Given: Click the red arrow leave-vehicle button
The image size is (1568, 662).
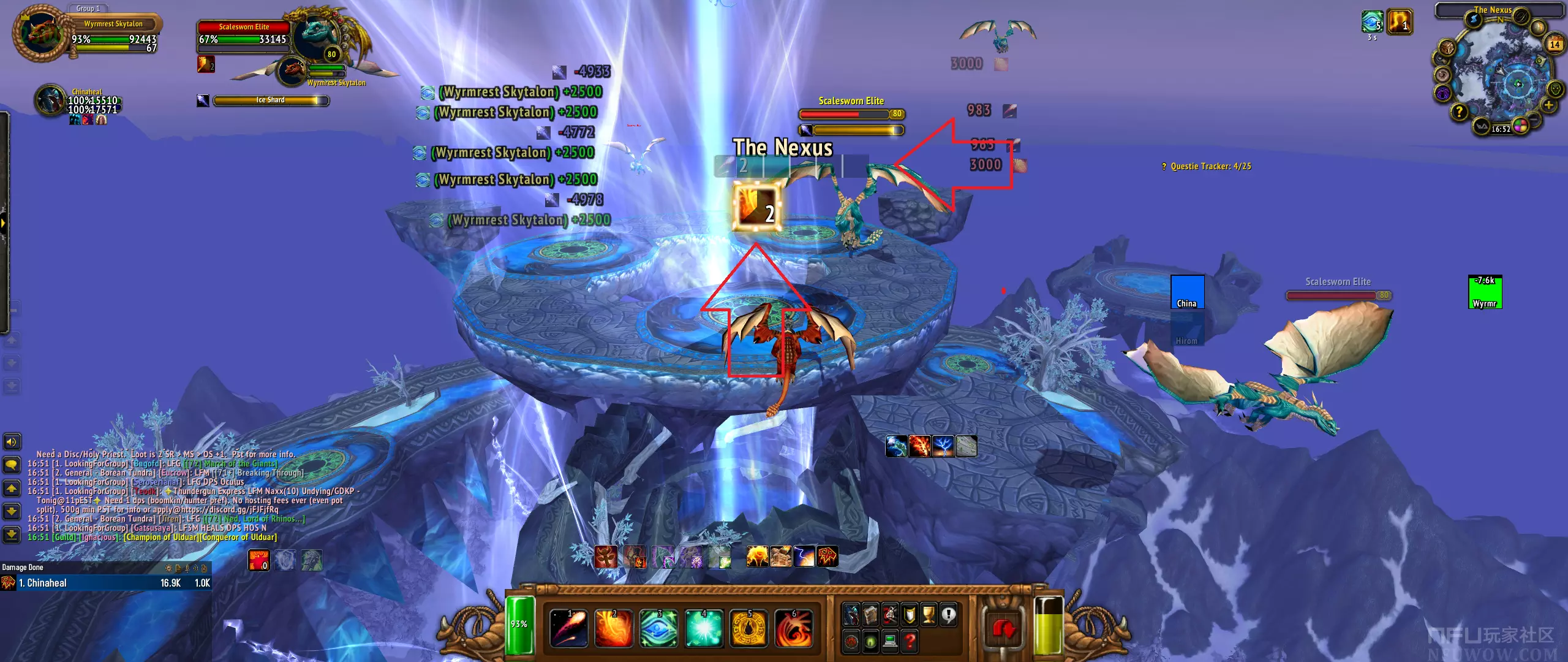Looking at the screenshot, I should (x=1003, y=629).
